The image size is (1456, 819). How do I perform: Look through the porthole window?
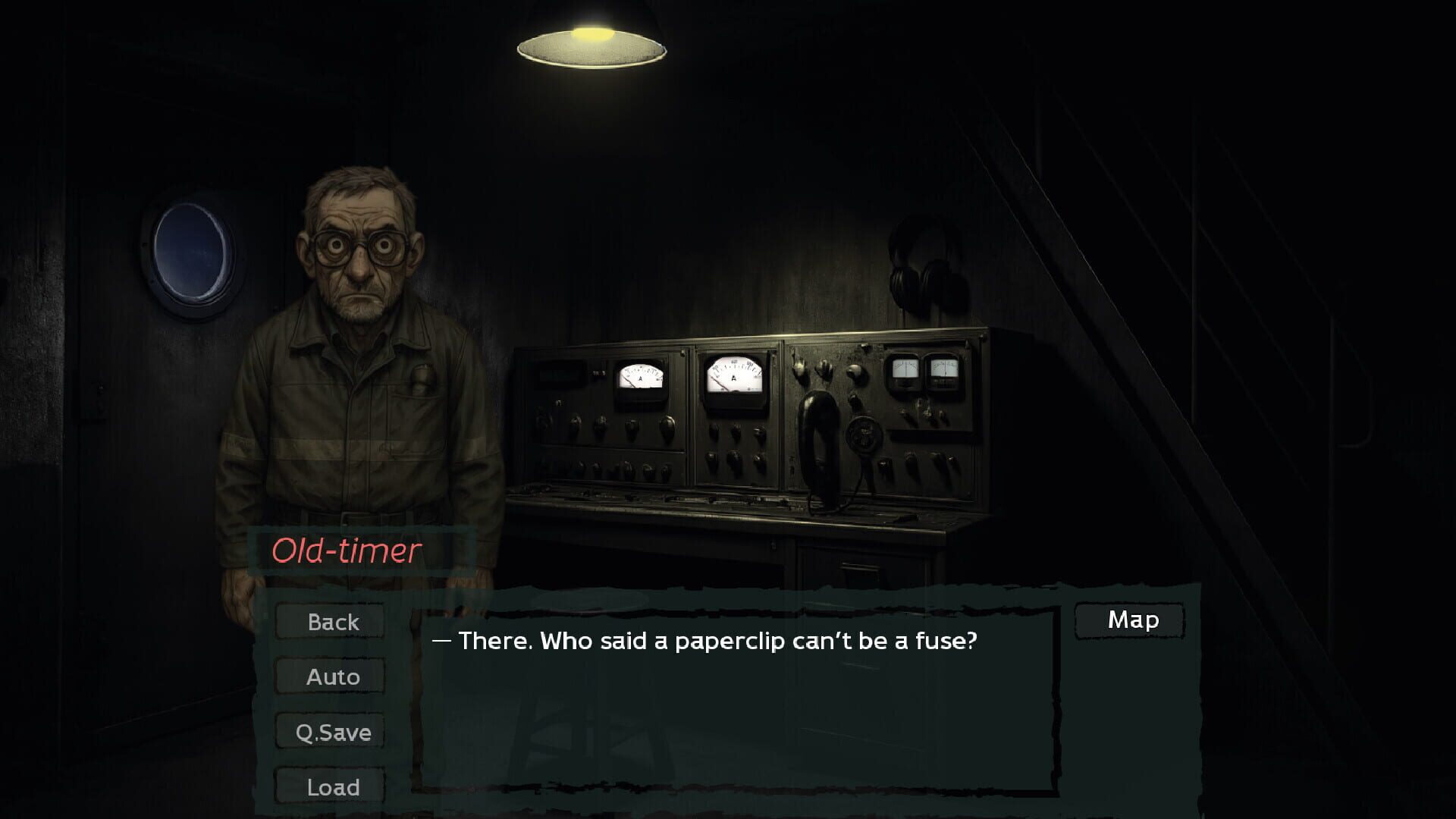pos(189,250)
